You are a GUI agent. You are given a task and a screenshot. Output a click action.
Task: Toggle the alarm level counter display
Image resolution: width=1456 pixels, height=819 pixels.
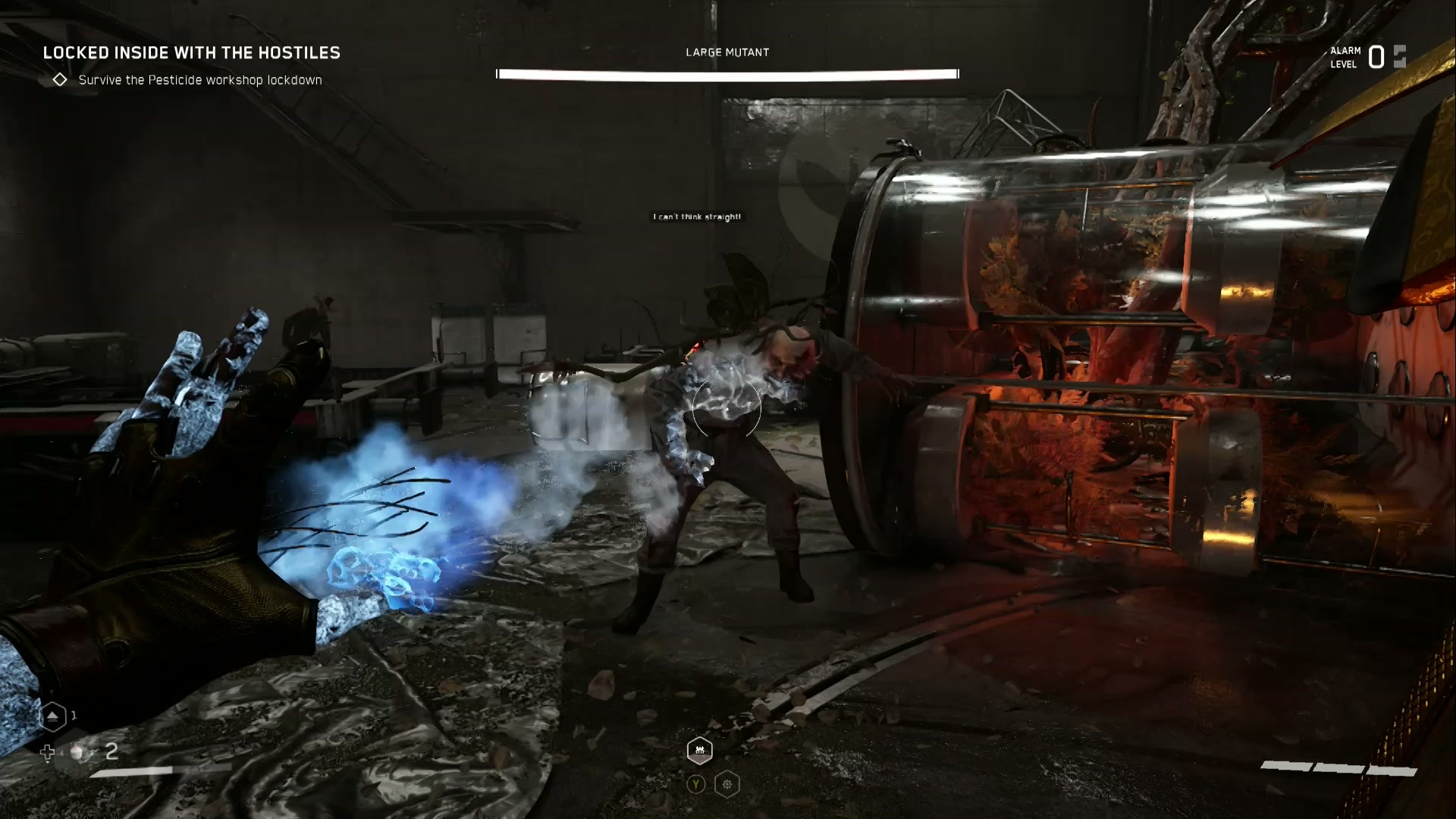pyautogui.click(x=1376, y=55)
